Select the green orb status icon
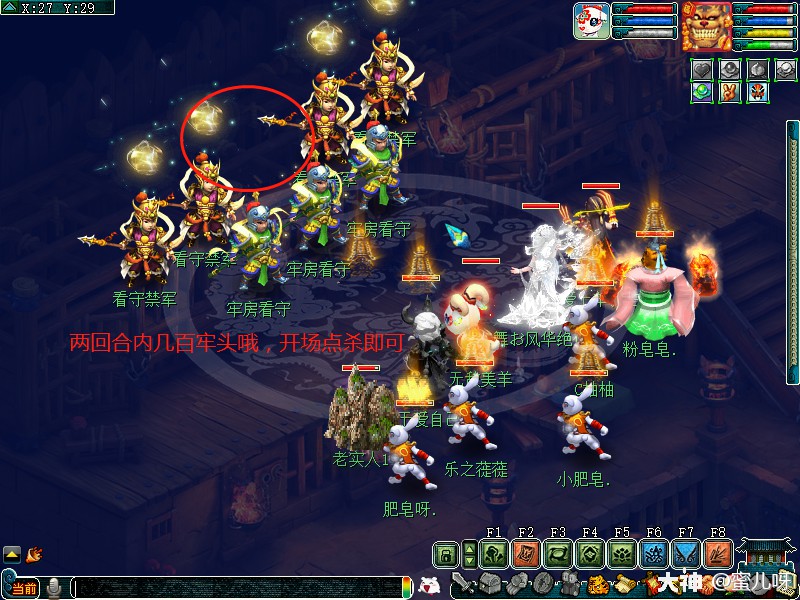 pyautogui.click(x=703, y=91)
